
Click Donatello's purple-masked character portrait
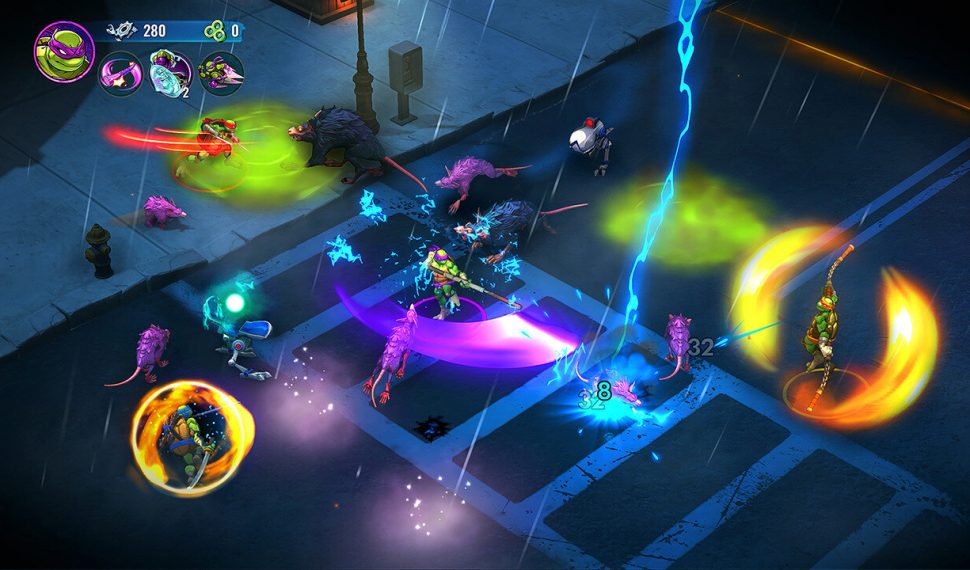(64, 50)
